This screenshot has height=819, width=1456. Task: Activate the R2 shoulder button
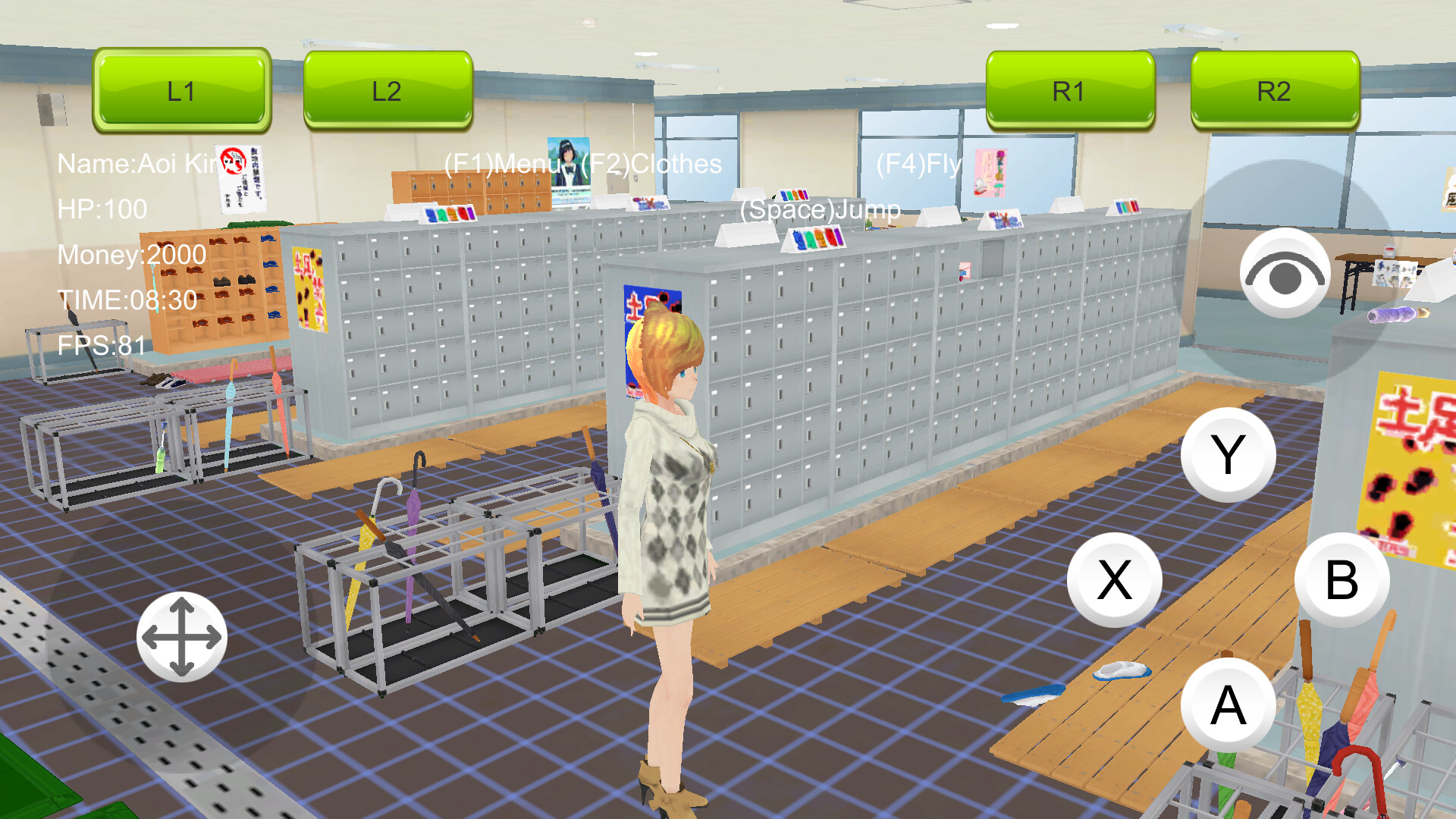tap(1272, 91)
